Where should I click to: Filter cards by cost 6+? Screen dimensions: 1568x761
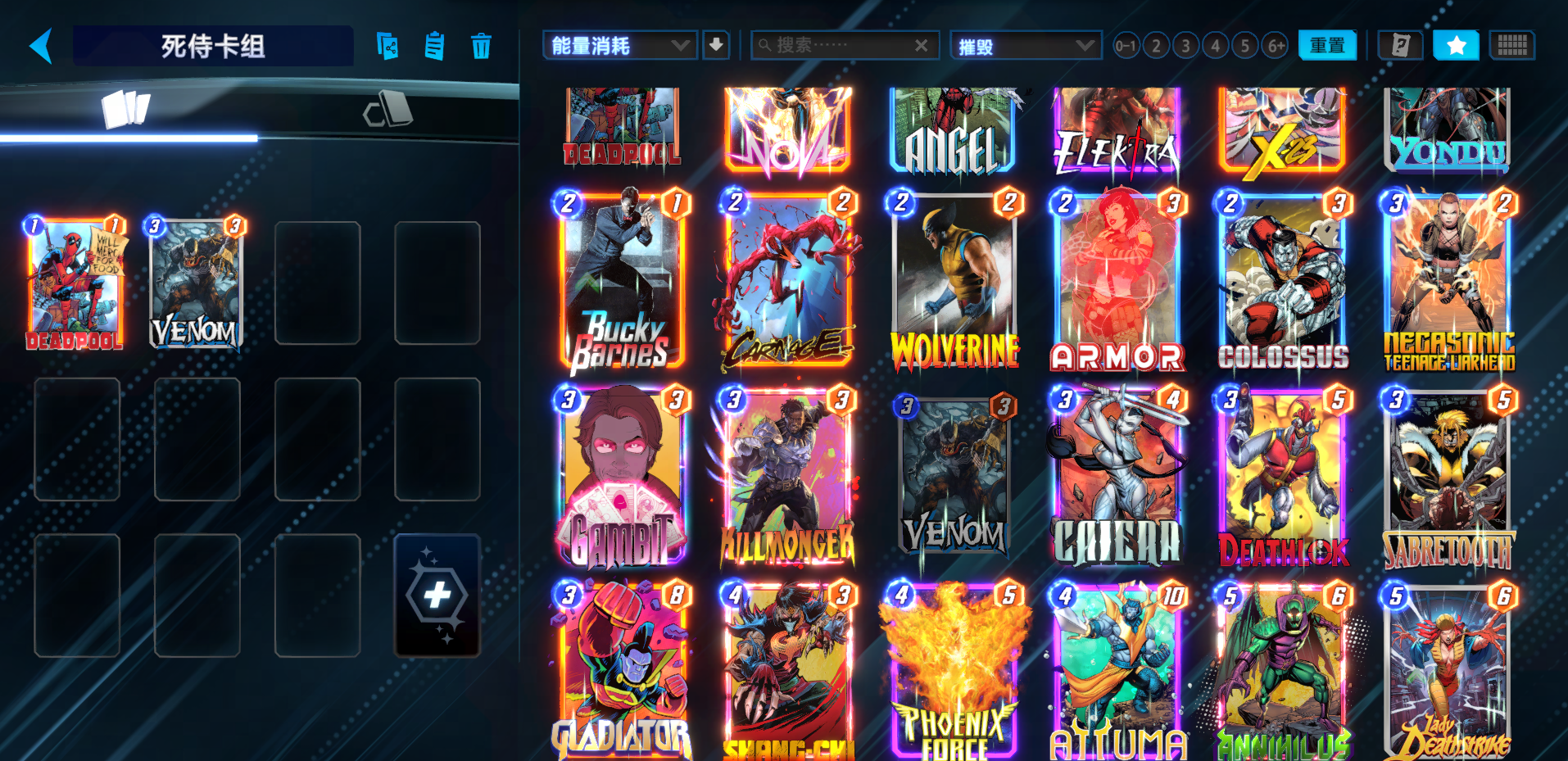pos(1276,46)
